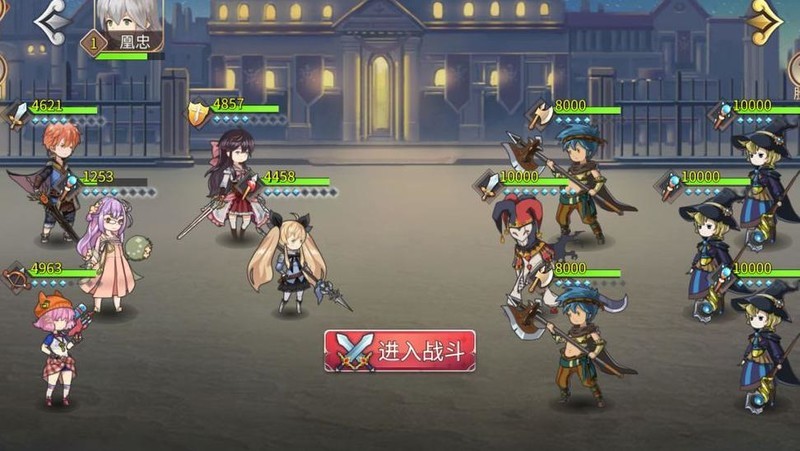This screenshot has height=451, width=800.
Task: Start the battle with 进入战斗 button
Action: pos(399,351)
